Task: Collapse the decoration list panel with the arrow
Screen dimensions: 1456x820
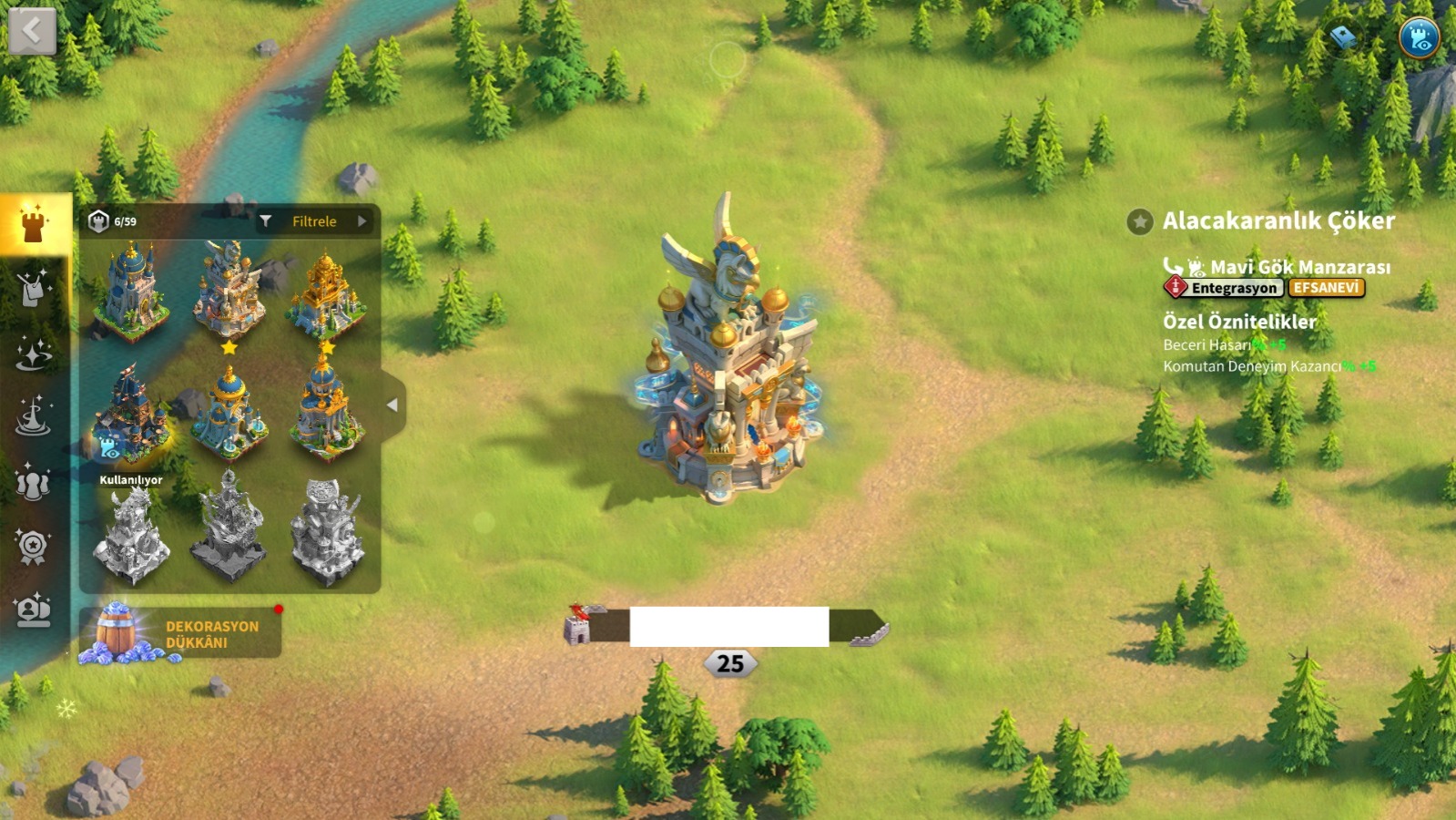Action: point(392,405)
